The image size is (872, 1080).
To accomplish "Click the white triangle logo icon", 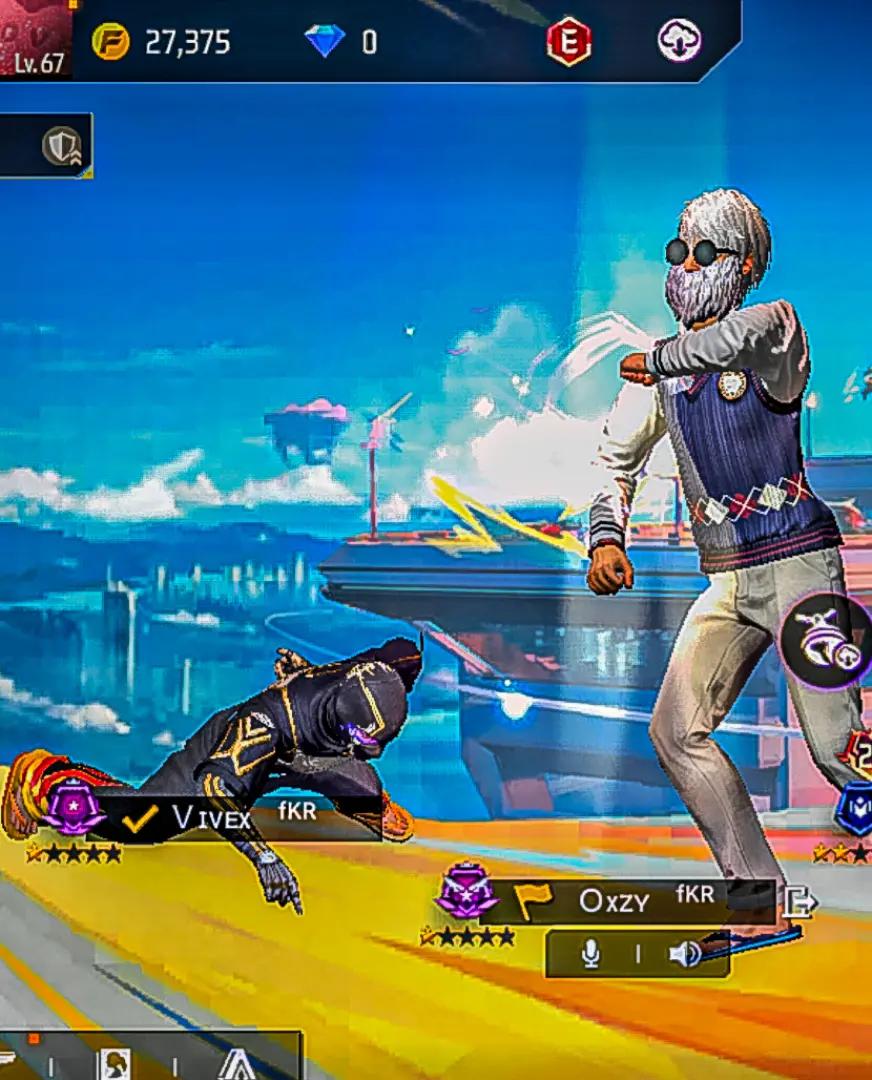I will click(237, 1064).
